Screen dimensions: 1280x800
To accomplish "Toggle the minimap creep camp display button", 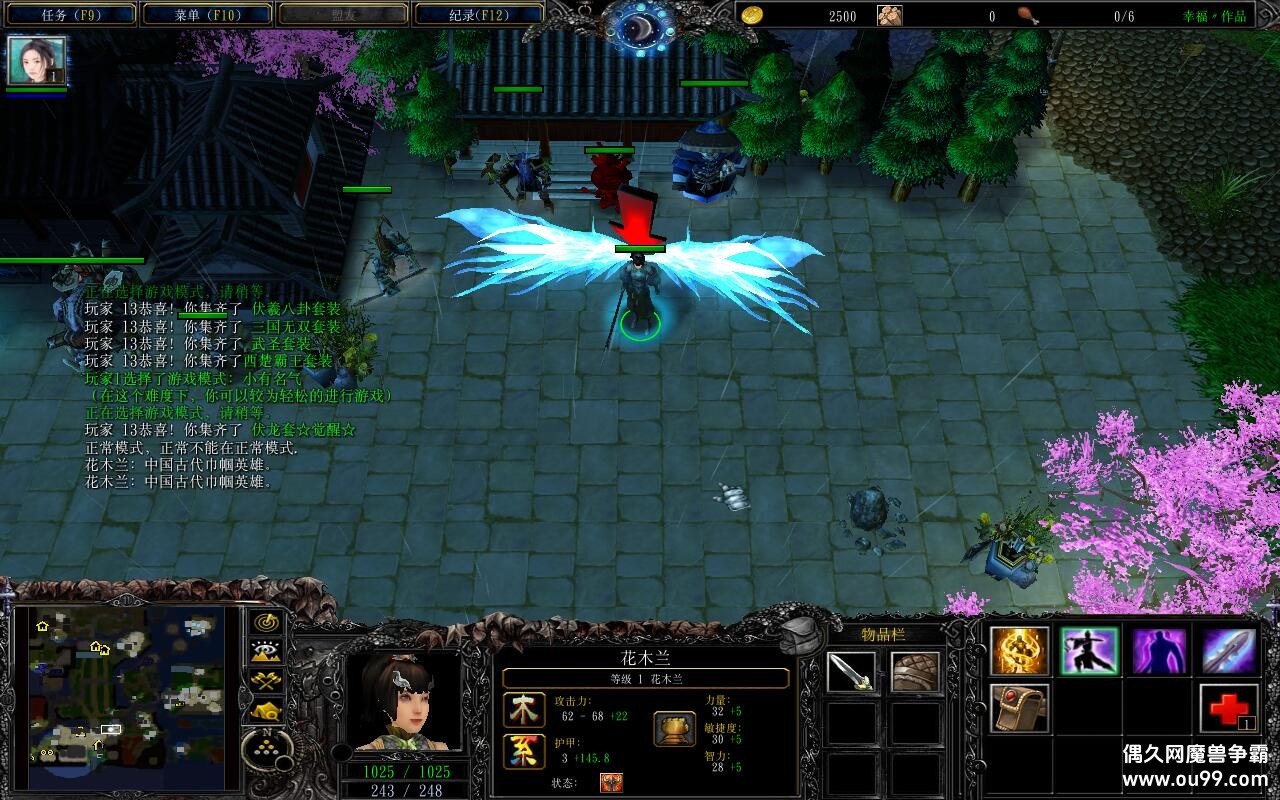I will pyautogui.click(x=266, y=710).
